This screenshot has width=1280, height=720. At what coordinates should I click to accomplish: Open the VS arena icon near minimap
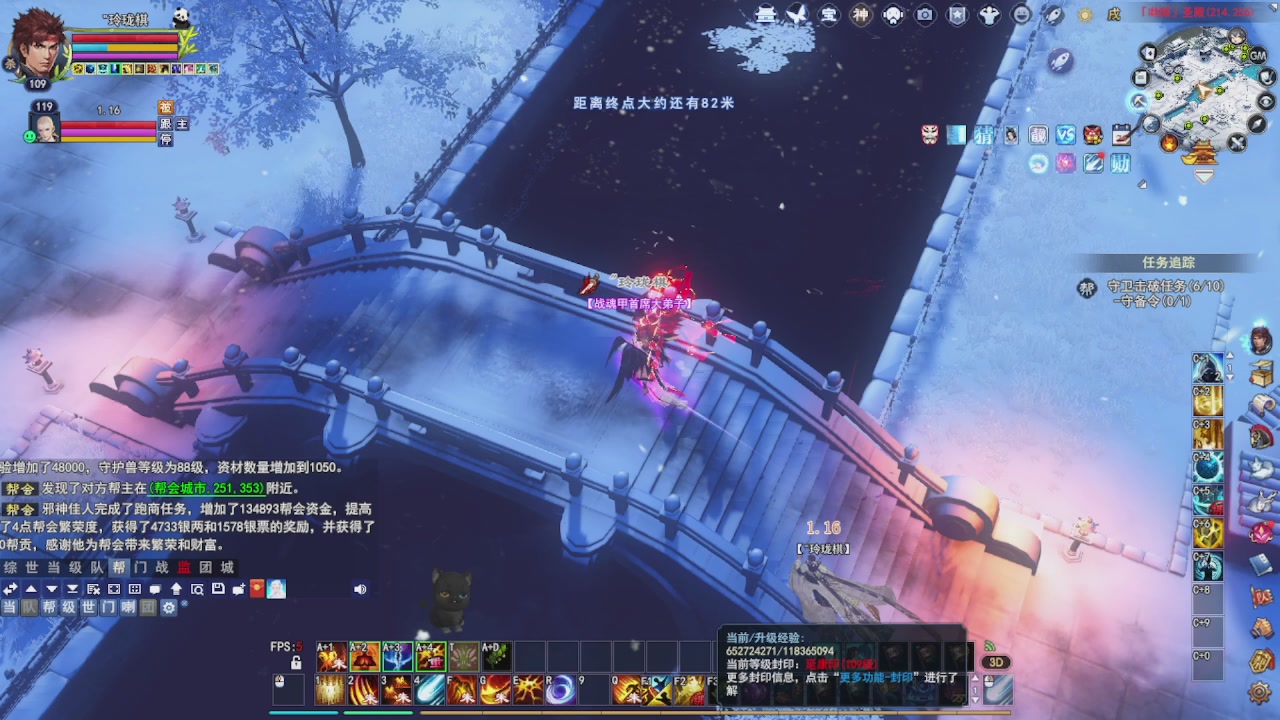point(1065,136)
